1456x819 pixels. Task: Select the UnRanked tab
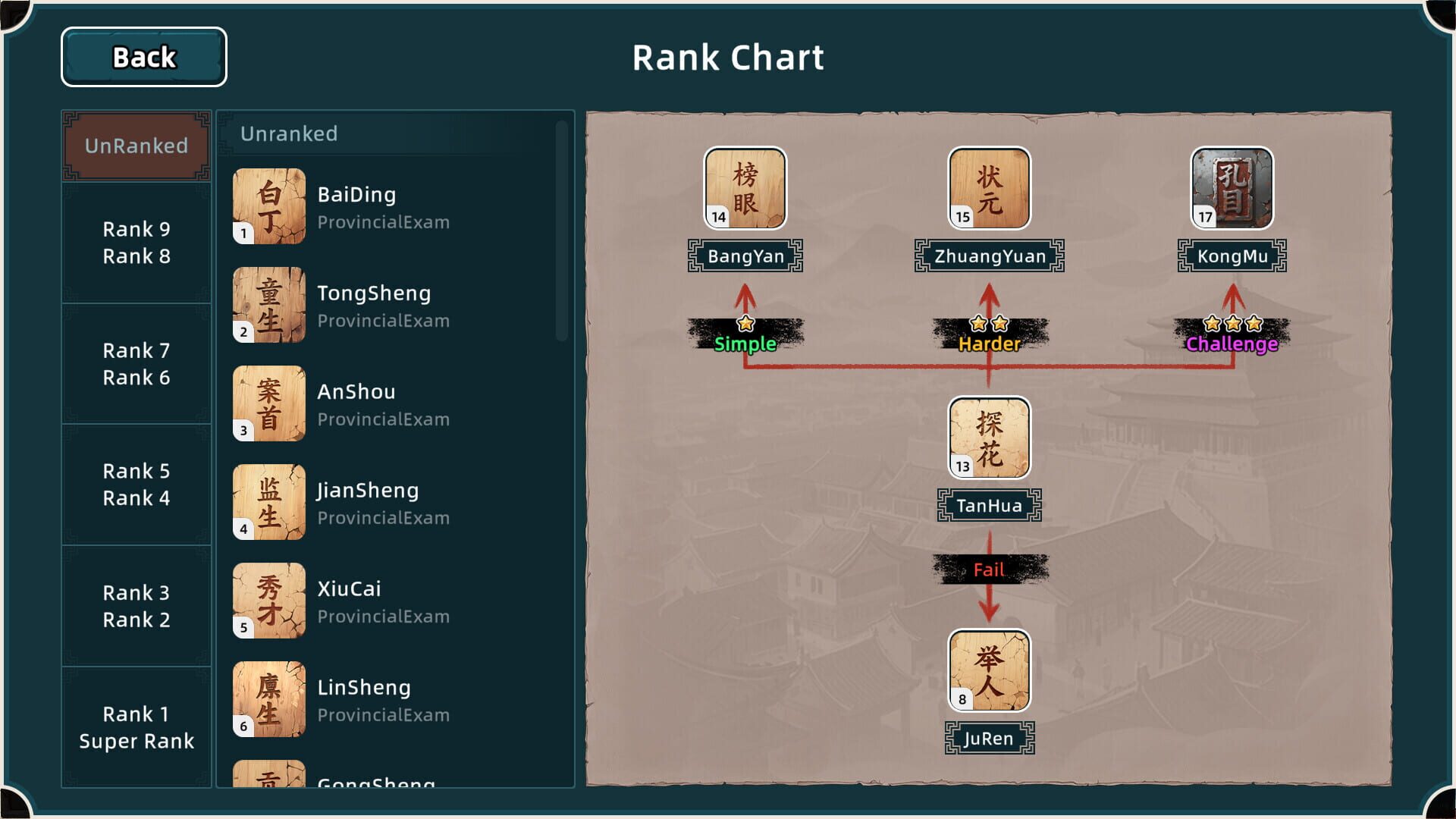point(136,146)
